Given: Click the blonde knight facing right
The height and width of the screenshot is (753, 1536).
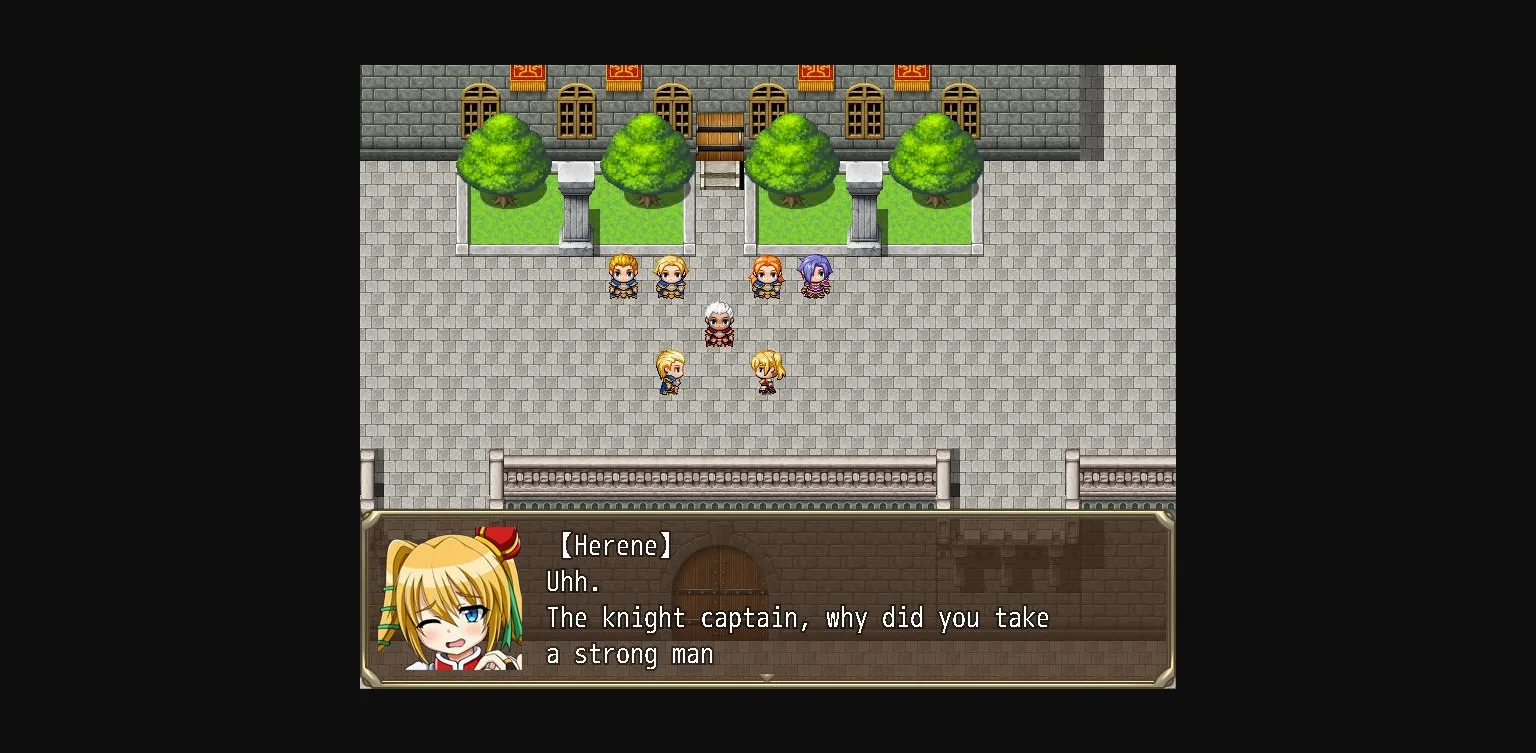Looking at the screenshot, I should (670, 373).
